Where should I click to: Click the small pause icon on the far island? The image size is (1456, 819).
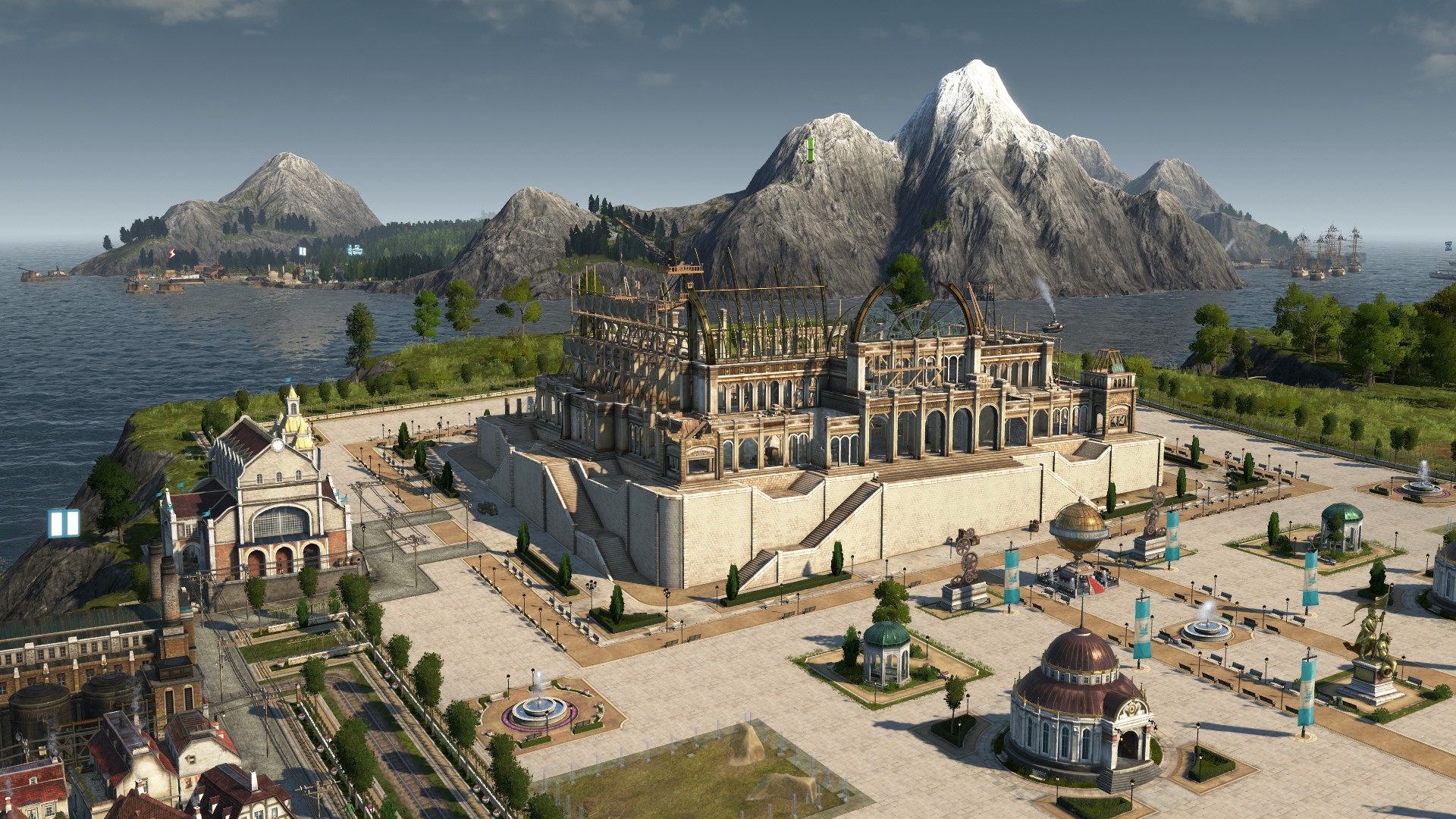pos(302,251)
